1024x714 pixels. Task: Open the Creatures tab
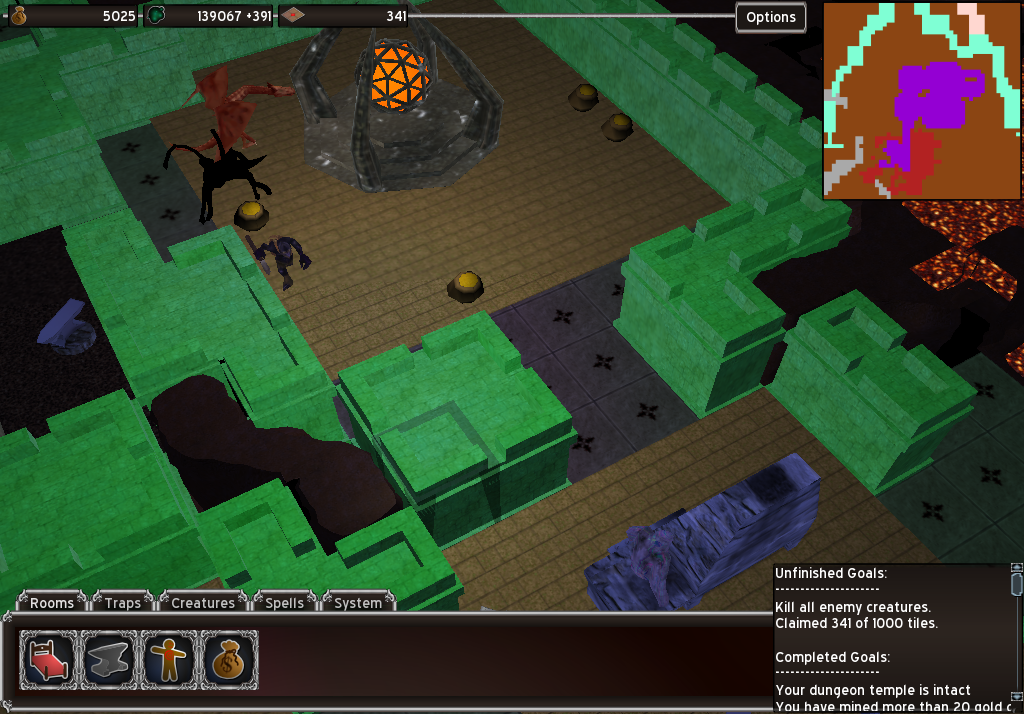pyautogui.click(x=203, y=602)
